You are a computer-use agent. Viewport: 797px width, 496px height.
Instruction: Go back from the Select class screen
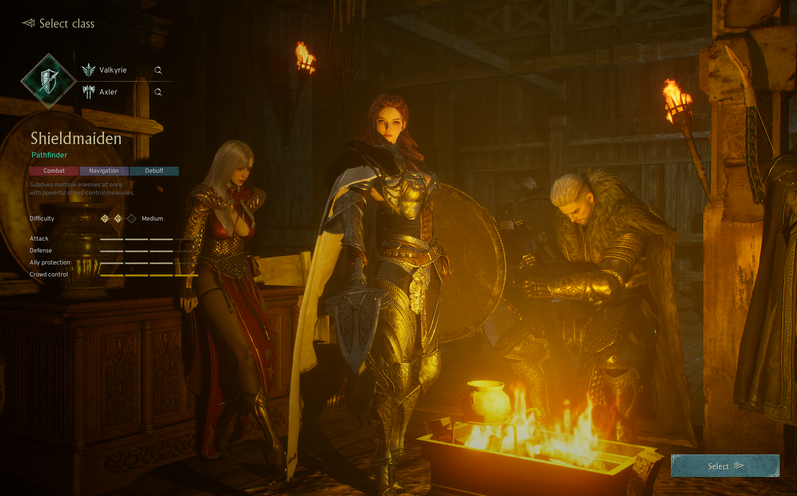(29, 23)
